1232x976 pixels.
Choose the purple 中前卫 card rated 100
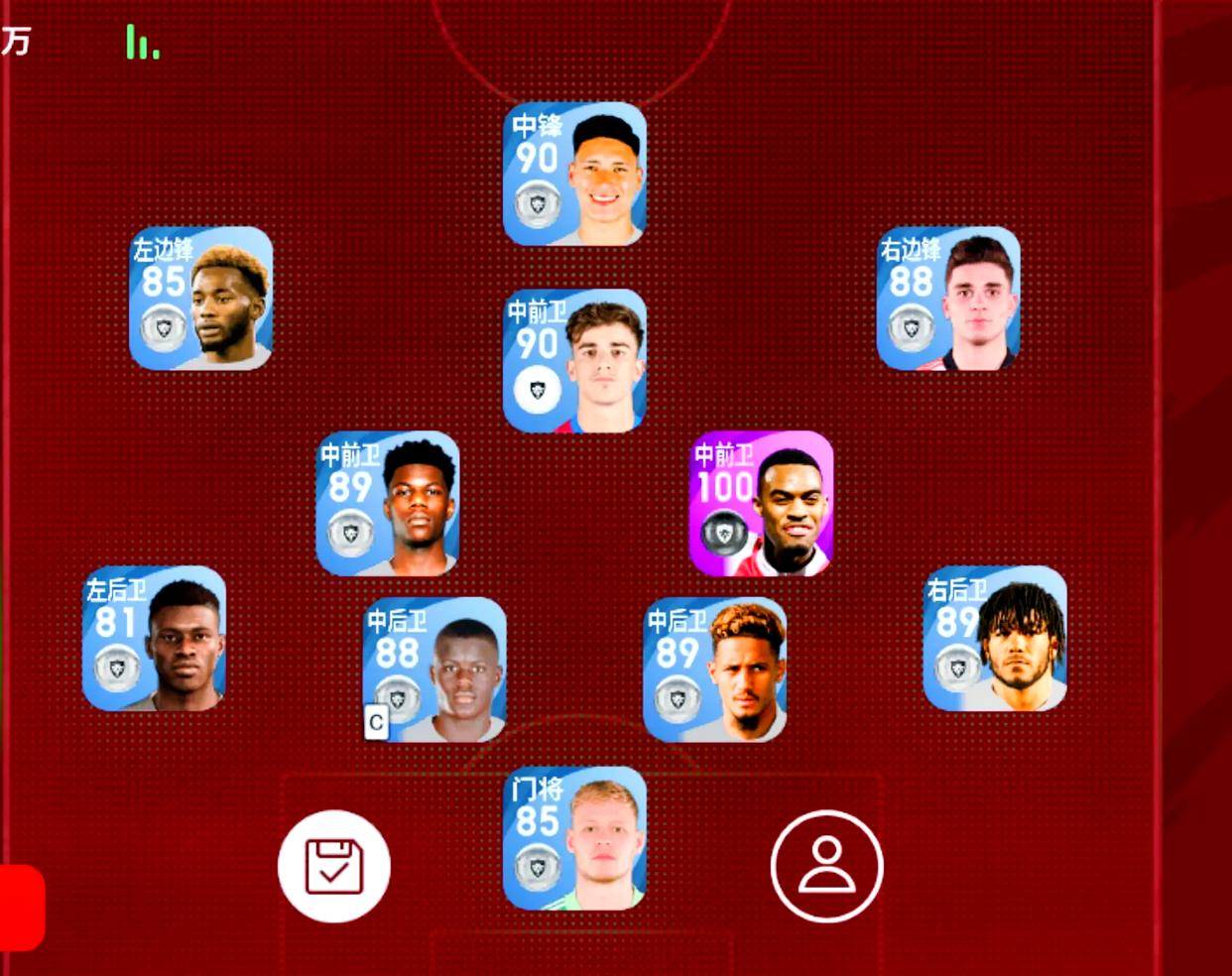tap(761, 504)
